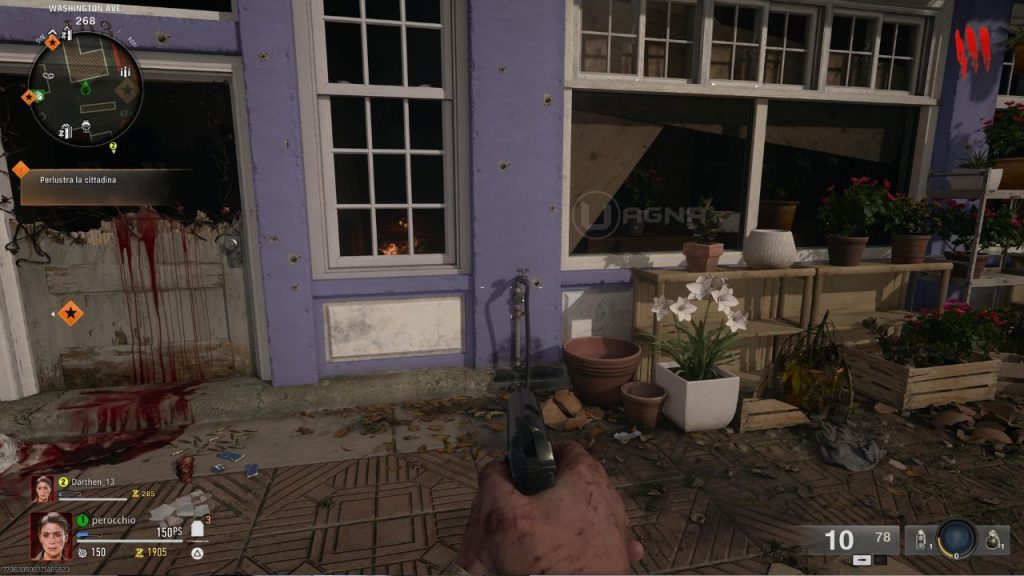Activate the blue field upgrade orb
The image size is (1024, 576).
click(x=956, y=538)
